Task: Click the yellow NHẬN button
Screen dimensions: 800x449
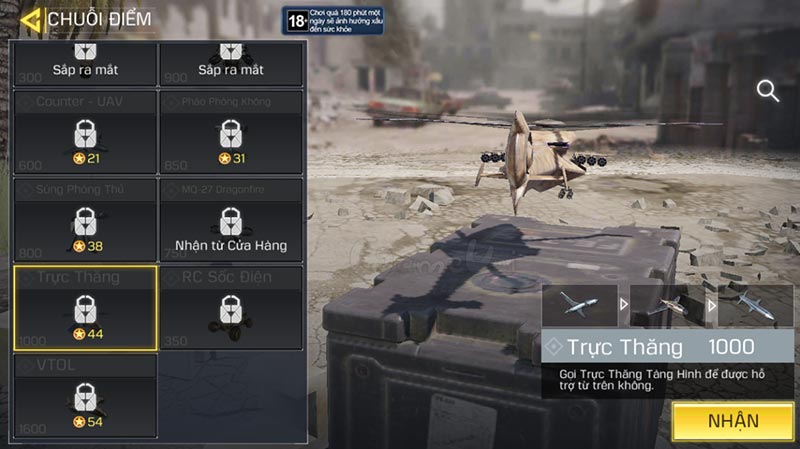Action: [733, 421]
